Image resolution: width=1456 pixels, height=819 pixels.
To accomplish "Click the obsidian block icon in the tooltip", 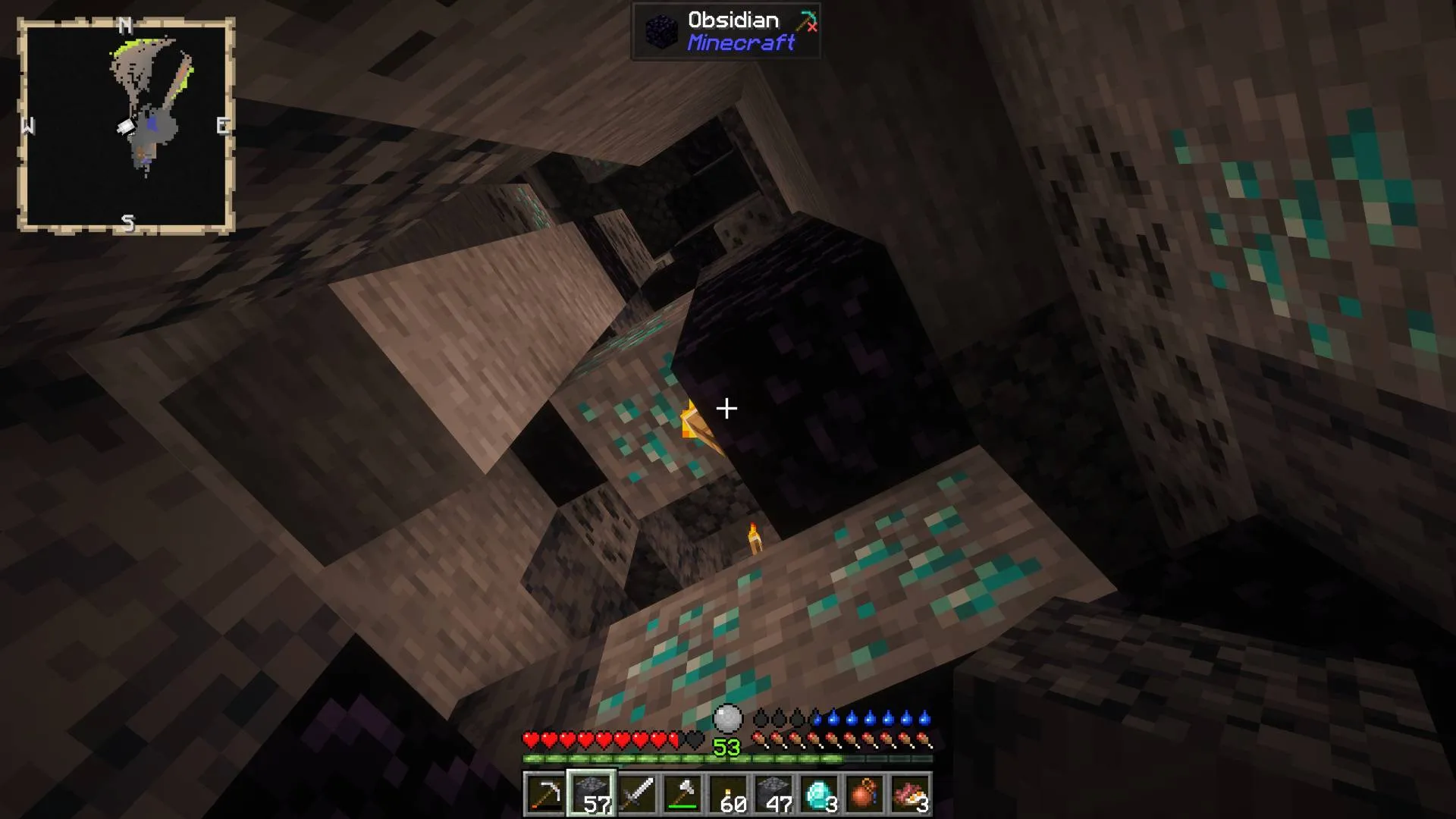I will coord(661,32).
